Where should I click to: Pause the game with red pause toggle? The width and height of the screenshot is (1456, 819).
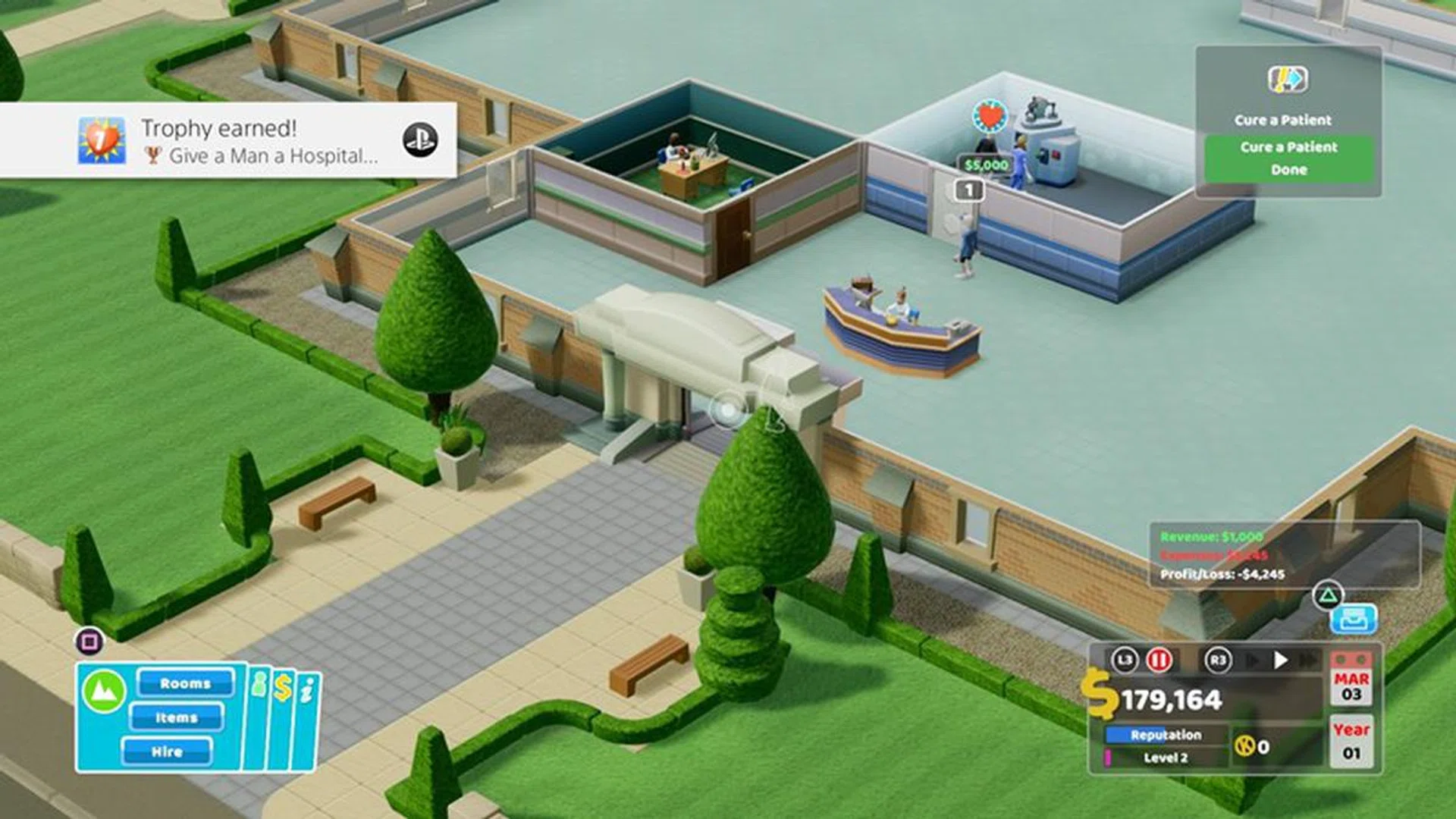click(x=1160, y=660)
